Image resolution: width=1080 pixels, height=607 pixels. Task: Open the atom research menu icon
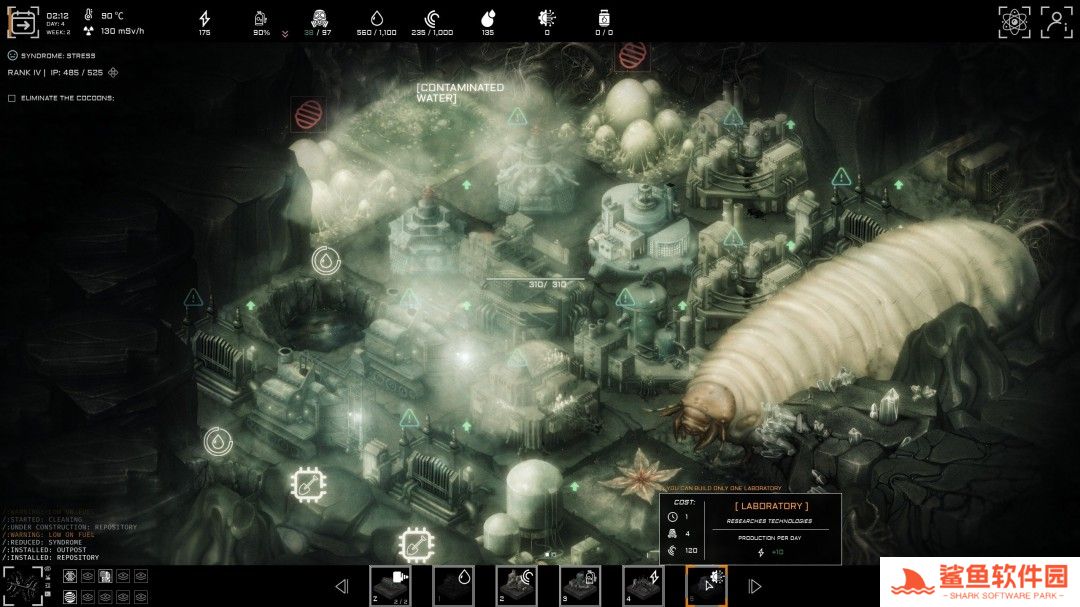tap(1014, 22)
